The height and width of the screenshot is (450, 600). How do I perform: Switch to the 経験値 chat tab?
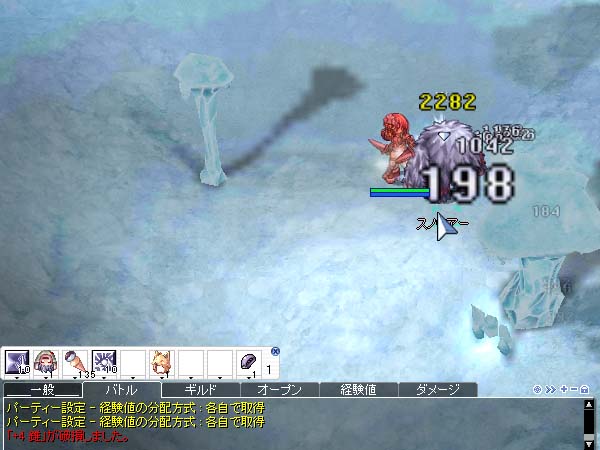pos(359,389)
